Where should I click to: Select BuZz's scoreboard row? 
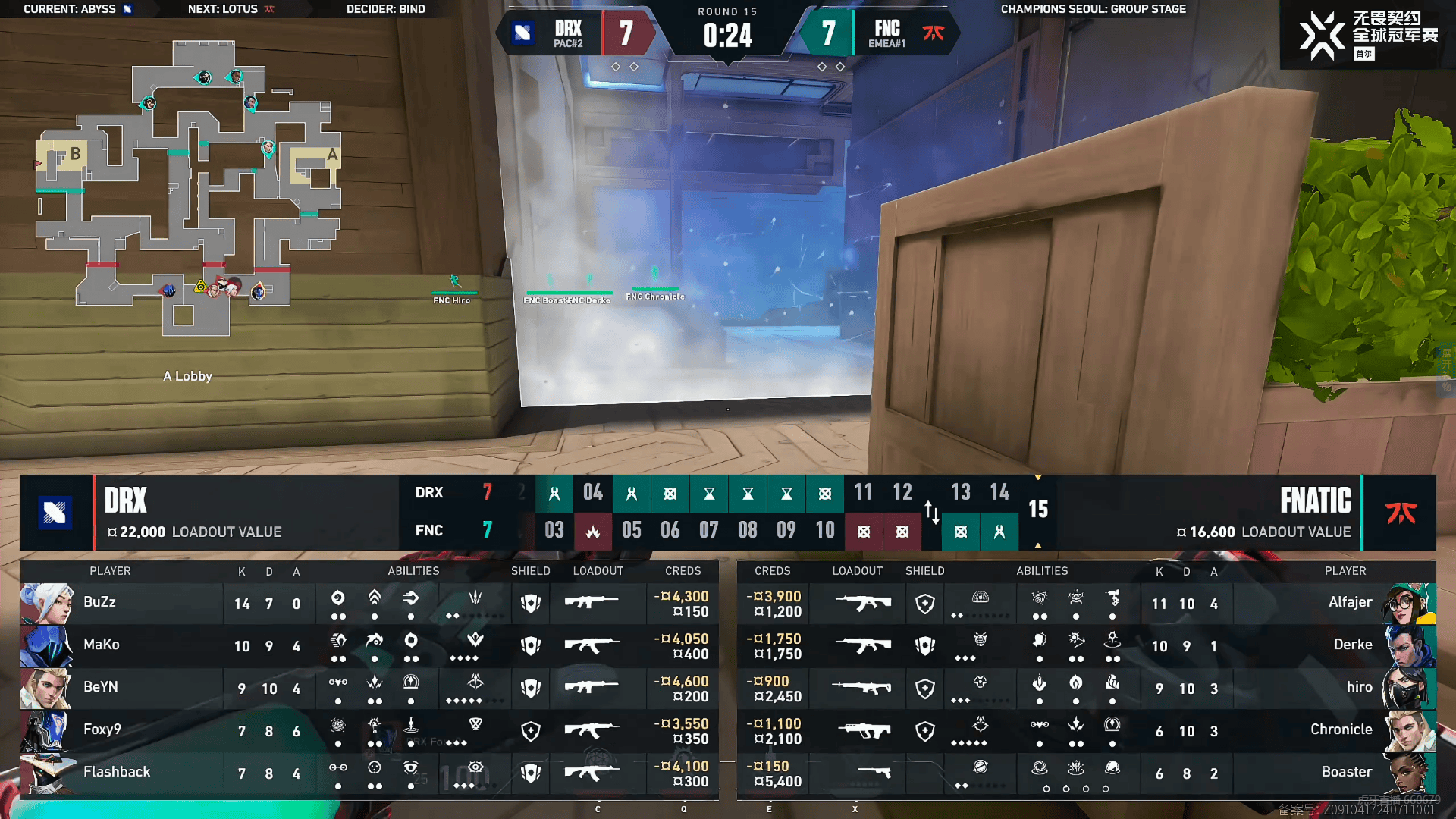(121, 604)
